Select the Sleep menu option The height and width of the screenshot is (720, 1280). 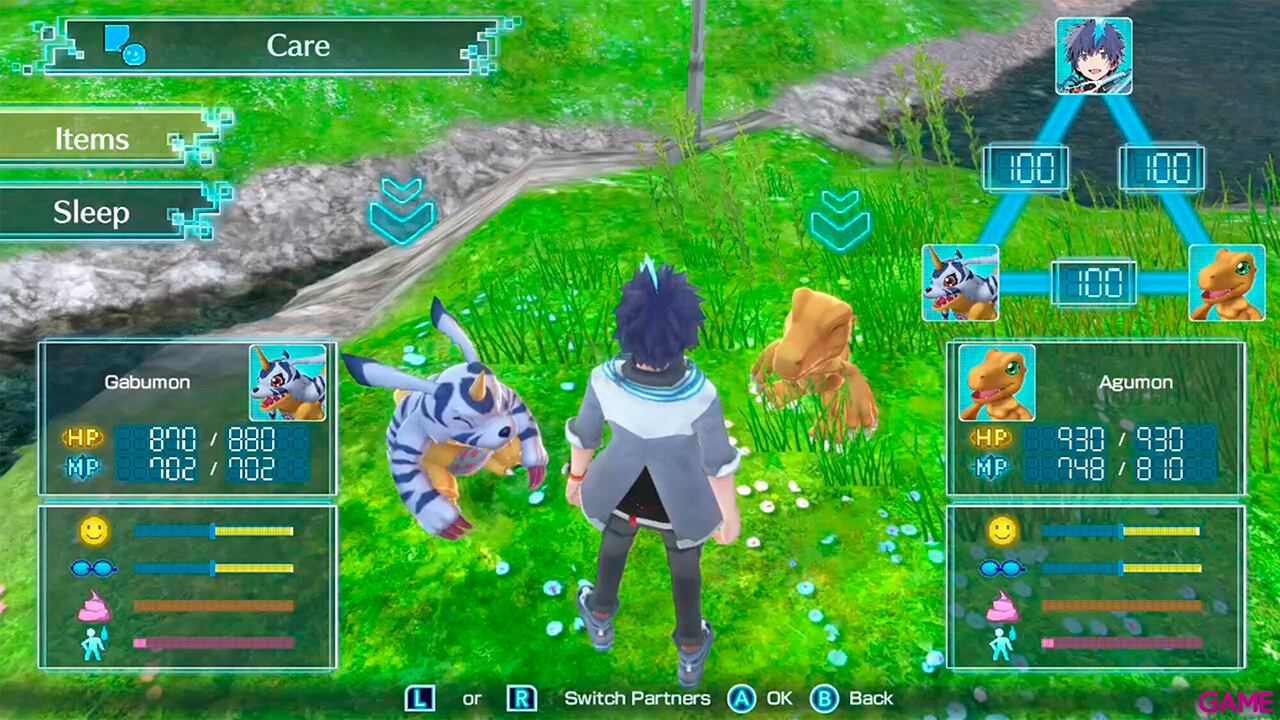coord(90,213)
